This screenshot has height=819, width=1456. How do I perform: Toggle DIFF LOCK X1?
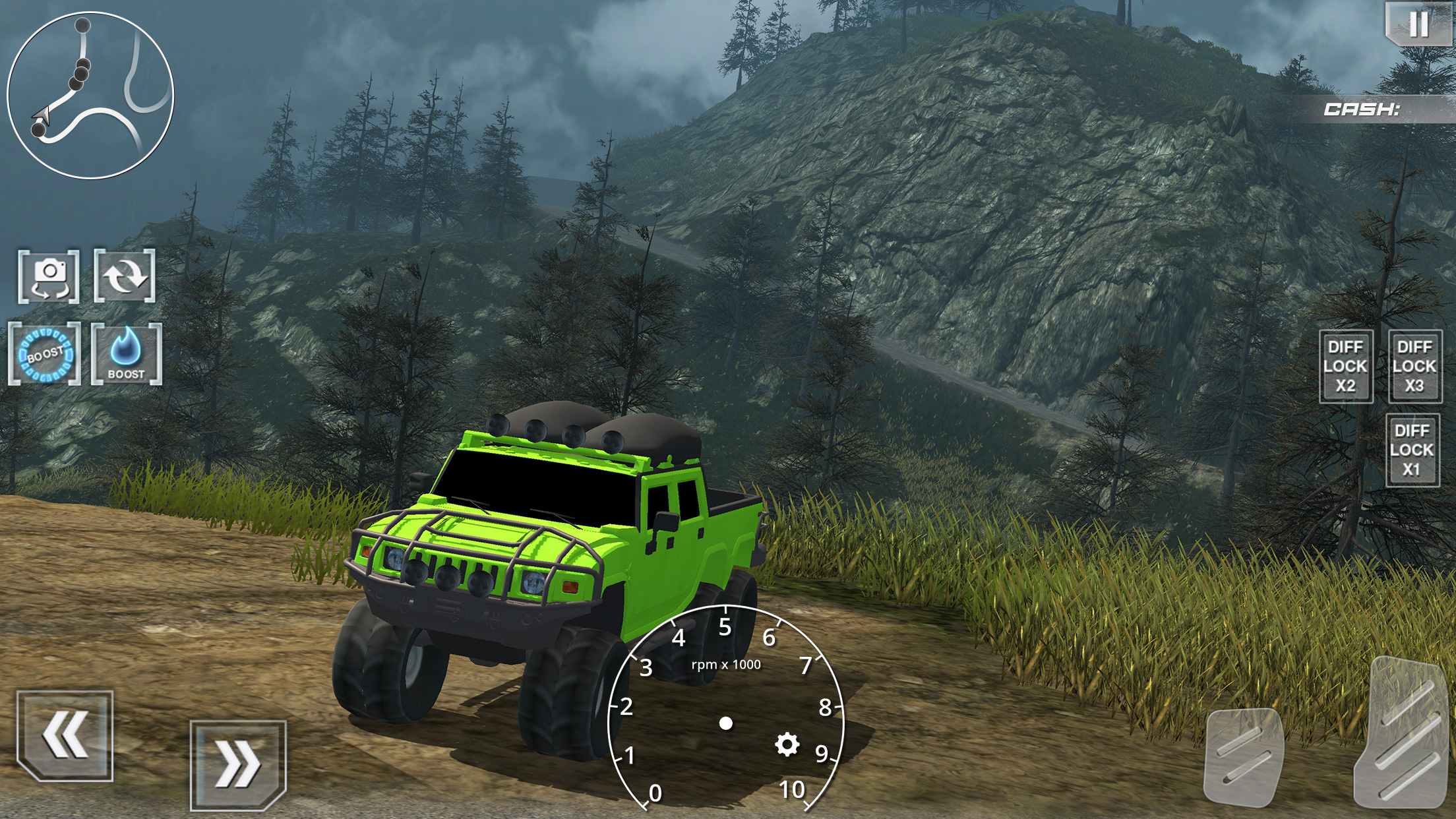click(1412, 450)
